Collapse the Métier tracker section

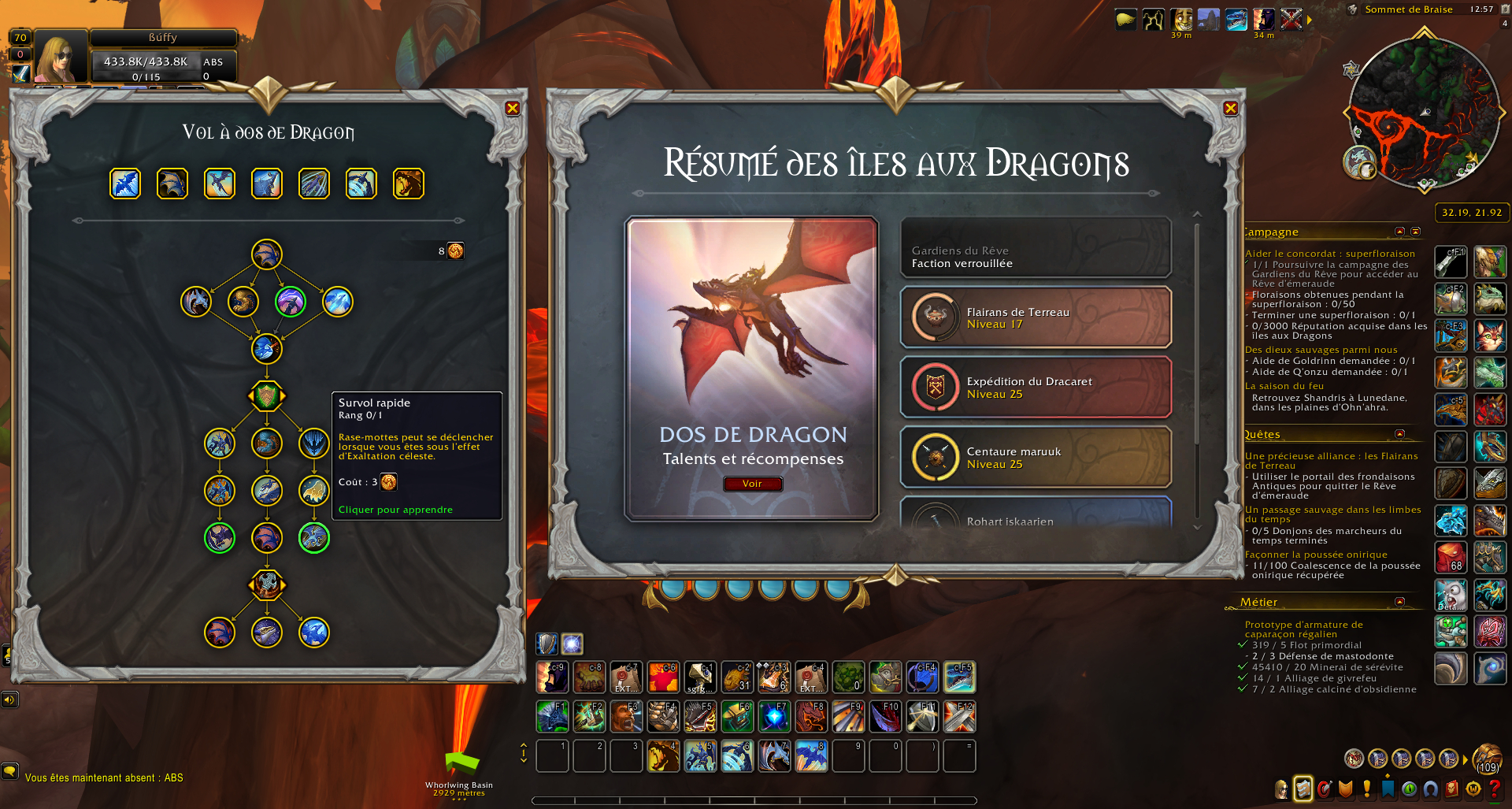[x=1399, y=602]
